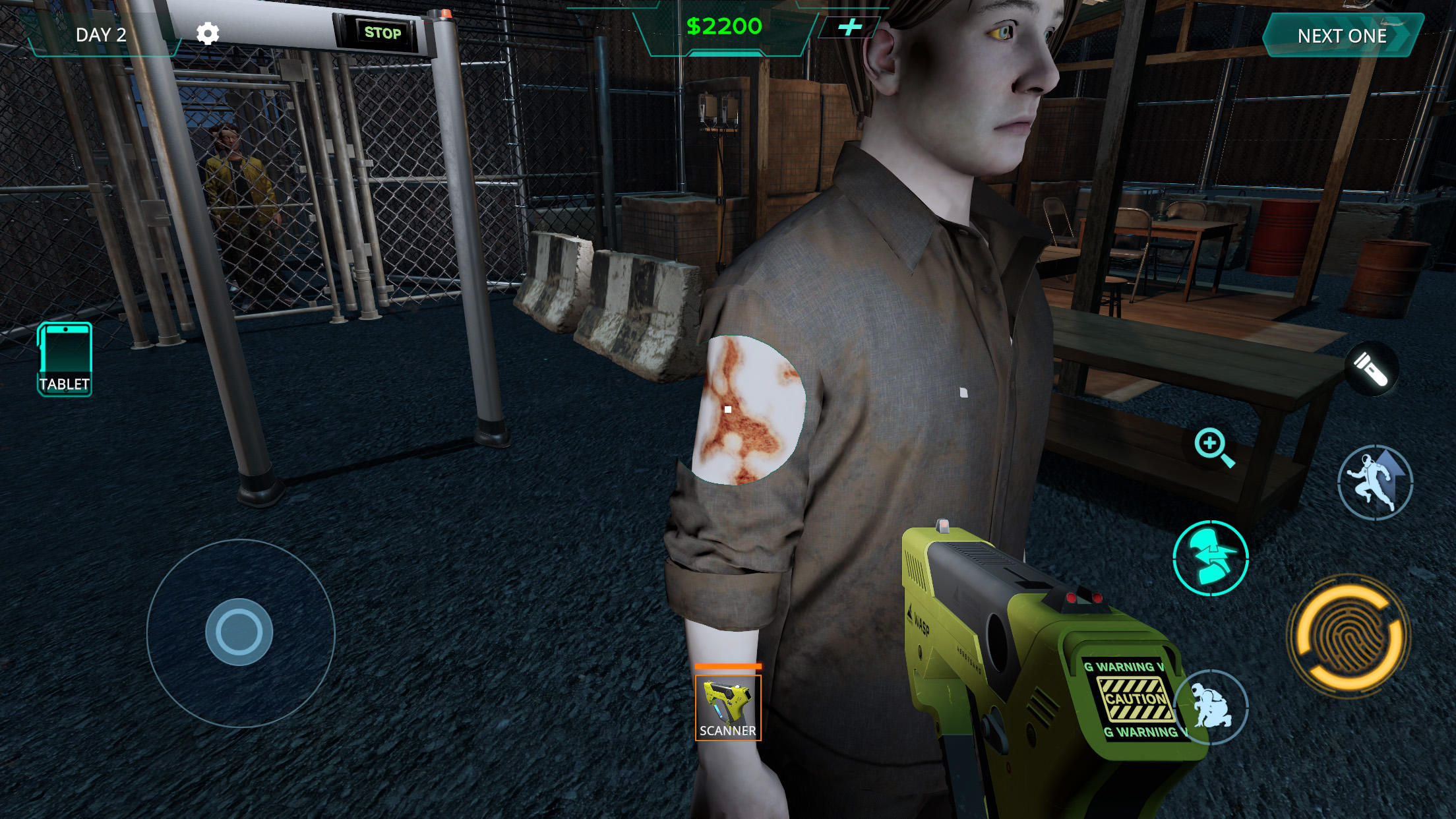Open the settings gear next to DAY 2
This screenshot has width=1456, height=819.
pos(208,32)
